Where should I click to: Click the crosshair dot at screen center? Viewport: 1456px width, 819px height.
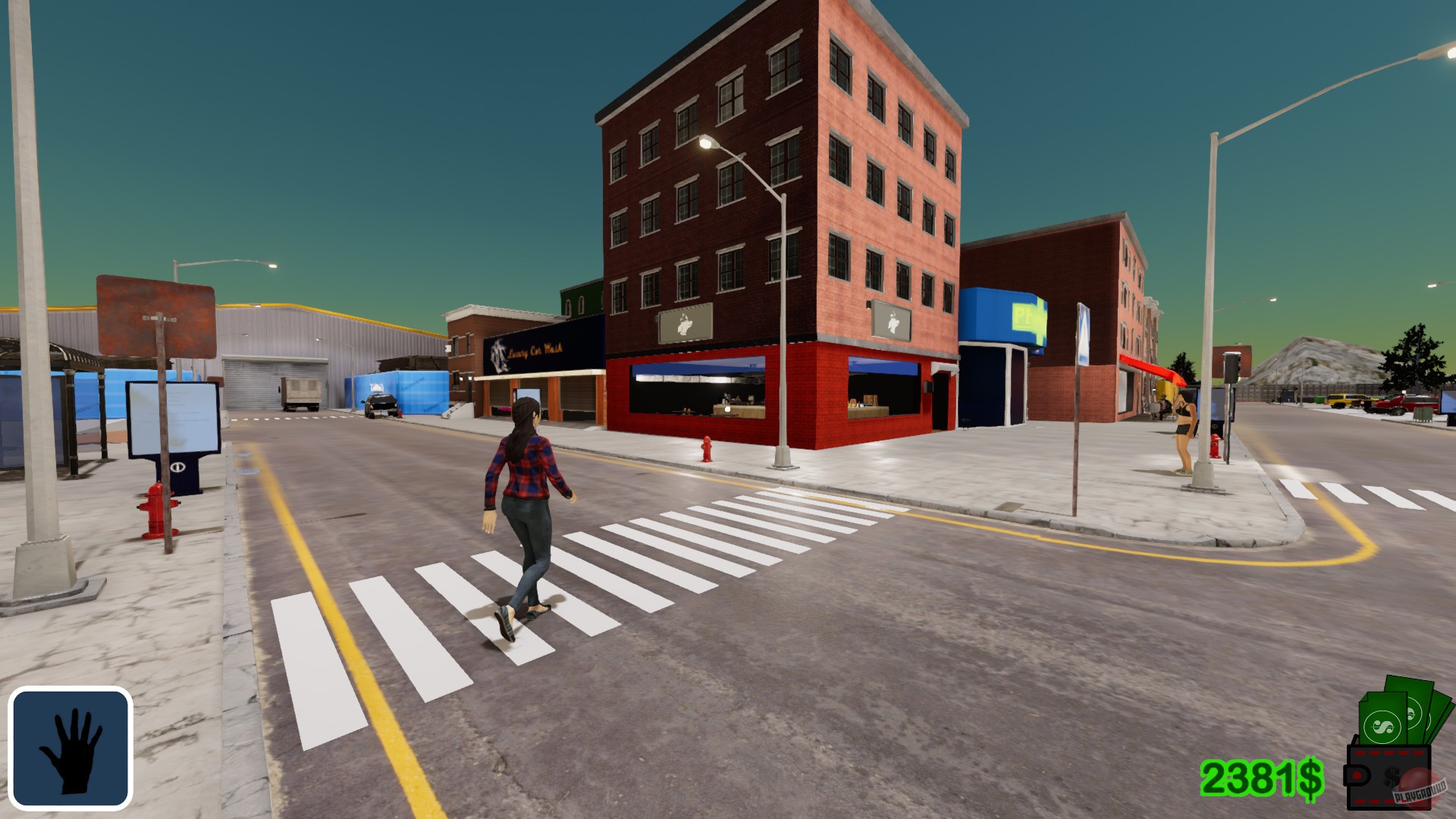pos(726,407)
